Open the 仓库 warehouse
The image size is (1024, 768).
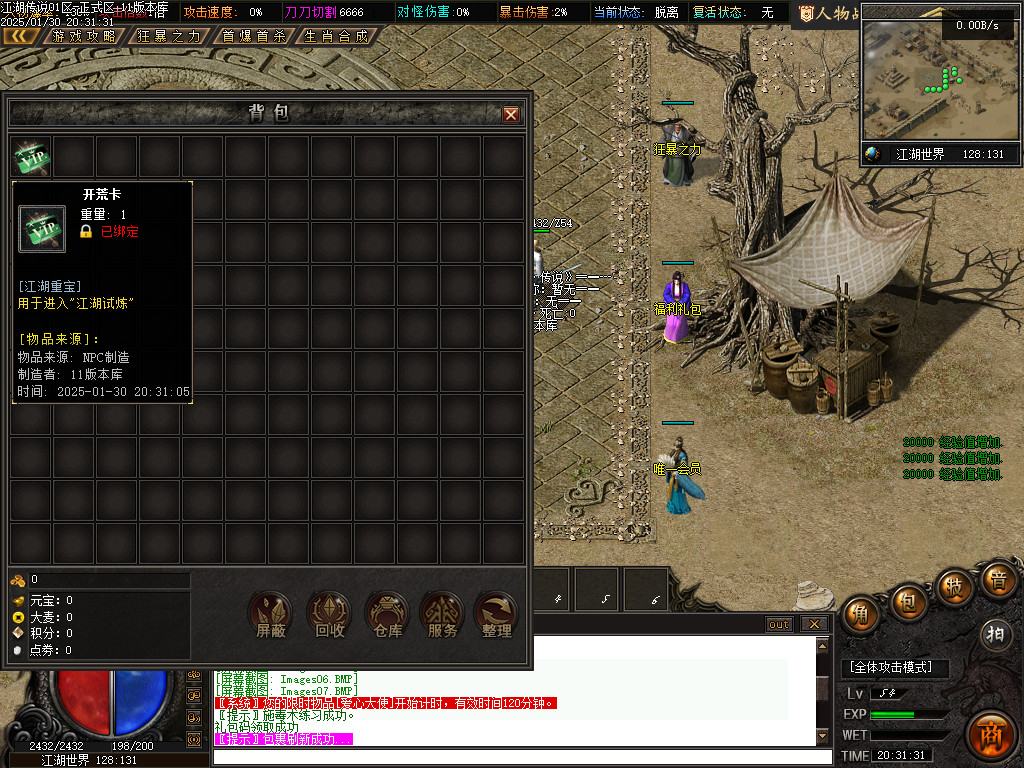(387, 615)
